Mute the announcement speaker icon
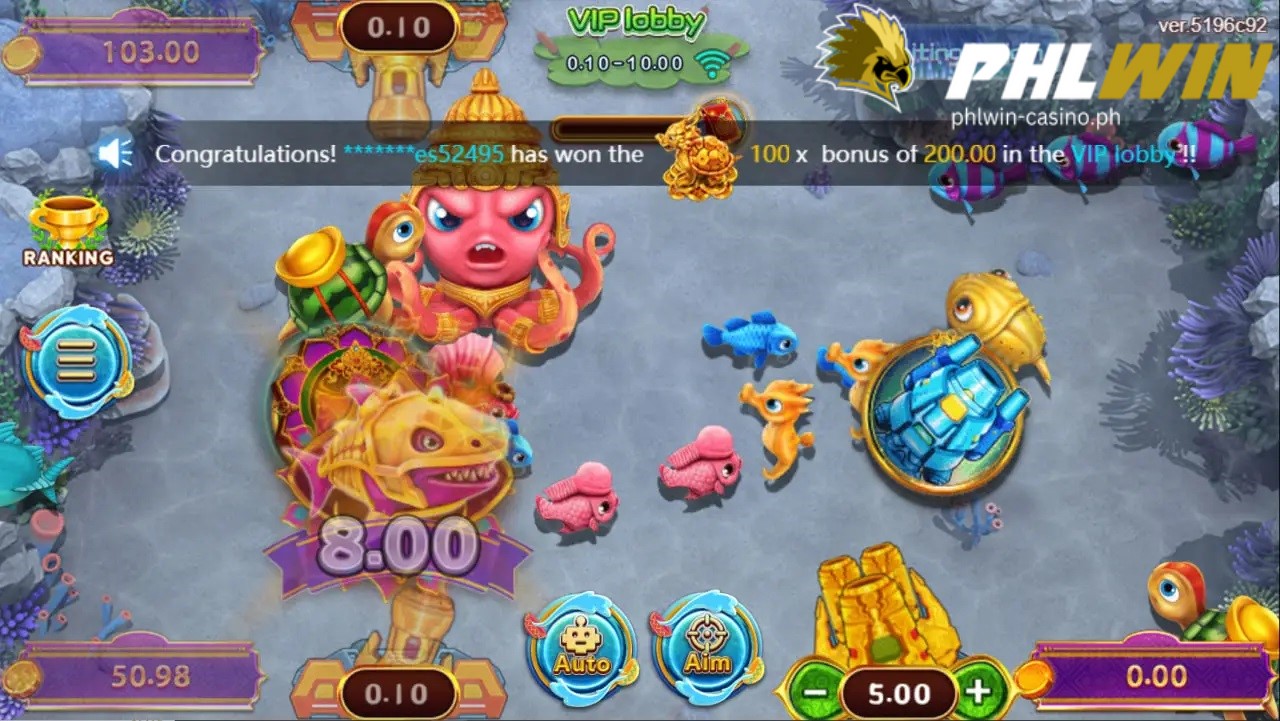Image resolution: width=1280 pixels, height=721 pixels. [115, 153]
